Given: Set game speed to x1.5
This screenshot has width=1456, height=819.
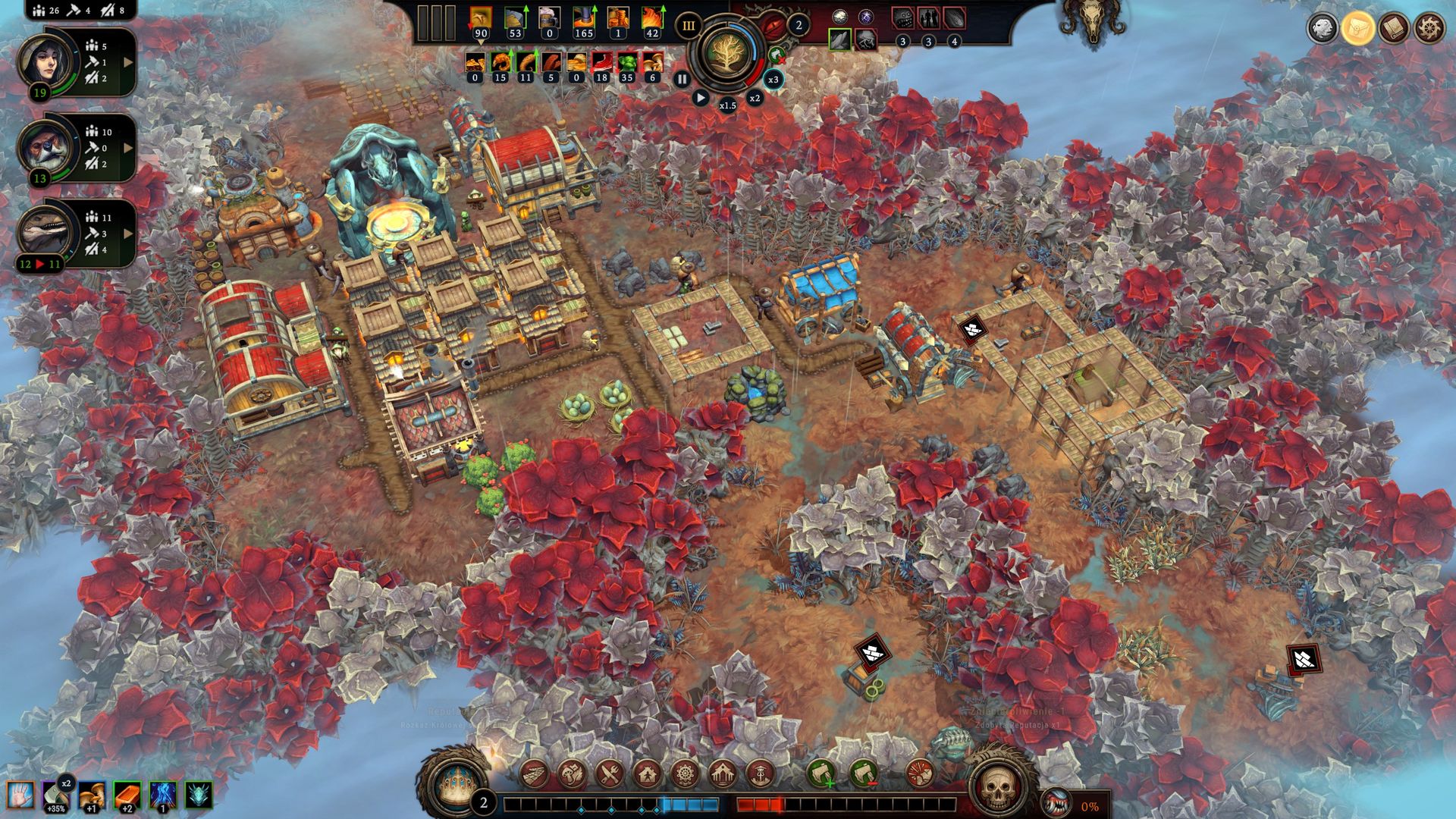Looking at the screenshot, I should [x=727, y=105].
